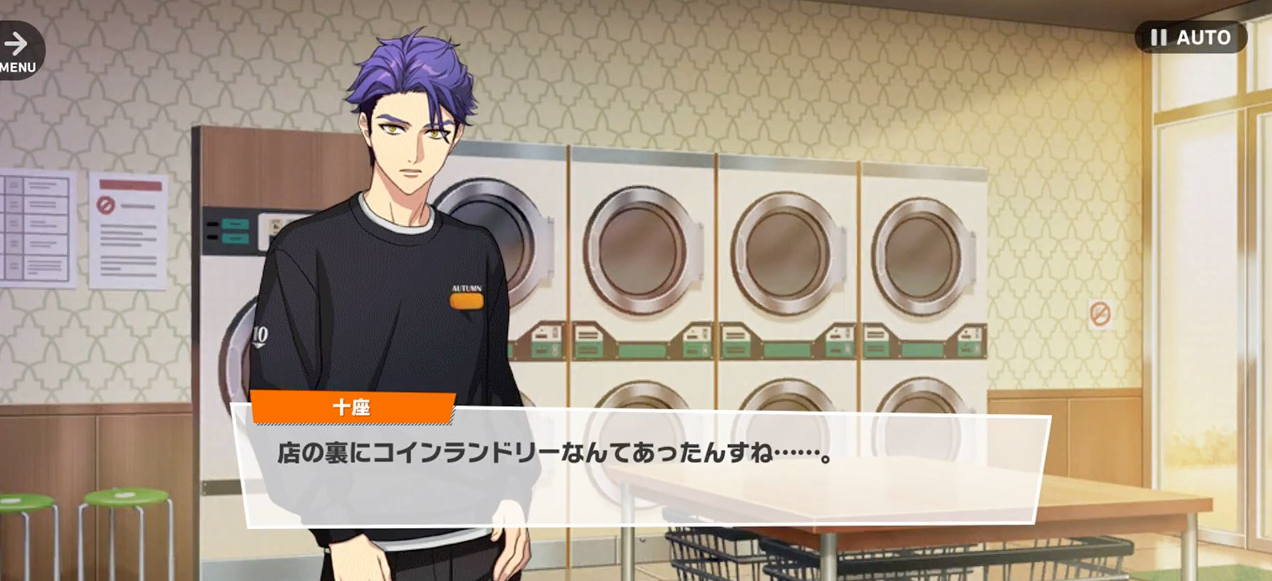Toggle the AUTO playback button
Viewport: 1272px width, 581px height.
click(1190, 38)
